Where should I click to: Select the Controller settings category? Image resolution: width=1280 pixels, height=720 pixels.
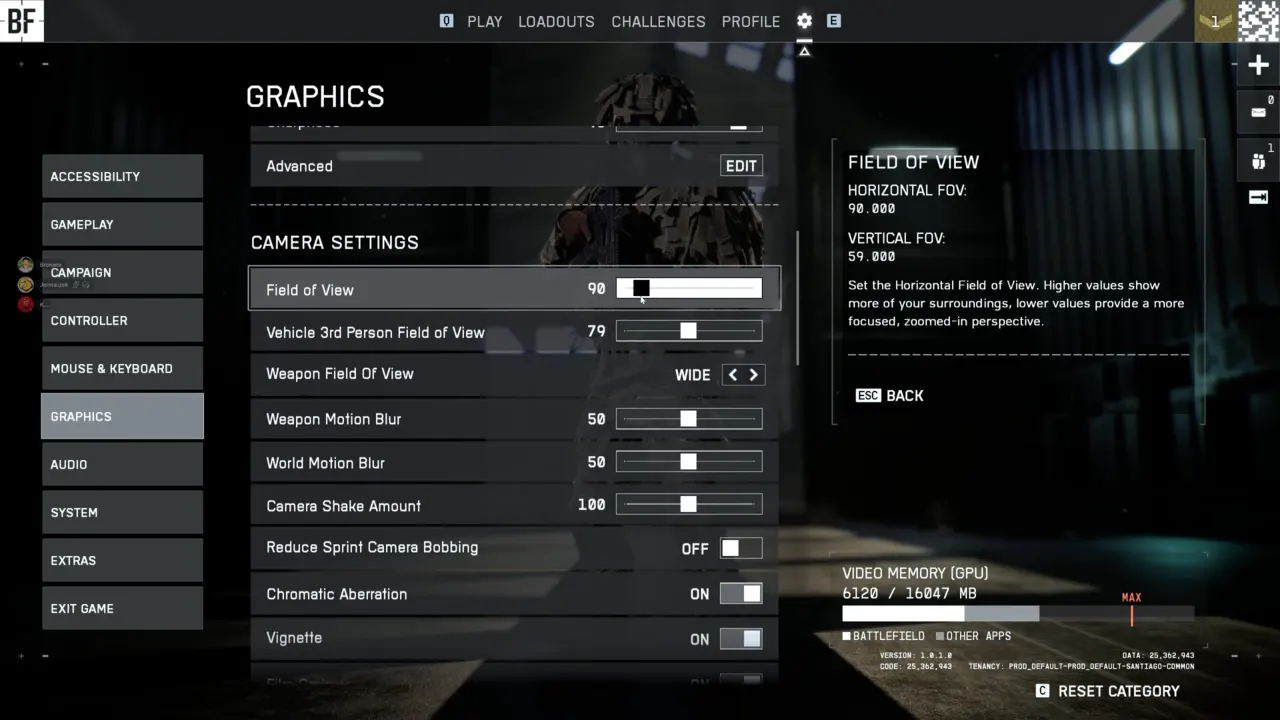coord(122,320)
